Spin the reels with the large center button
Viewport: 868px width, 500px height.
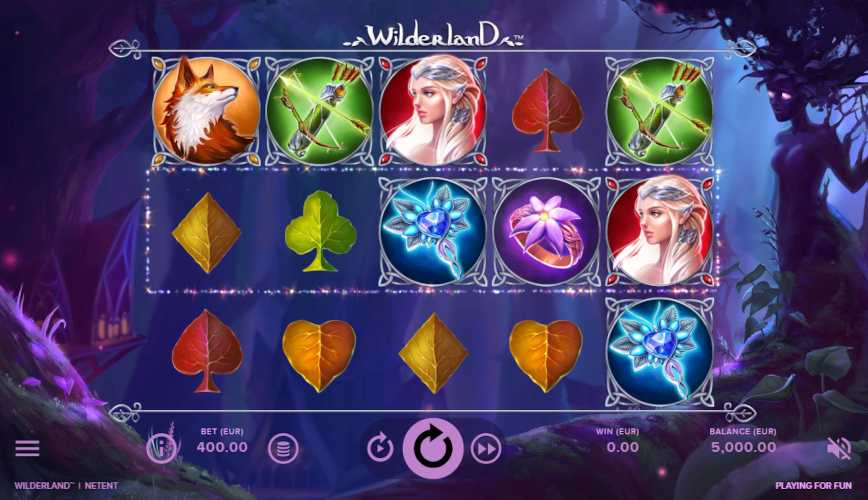pyautogui.click(x=433, y=449)
